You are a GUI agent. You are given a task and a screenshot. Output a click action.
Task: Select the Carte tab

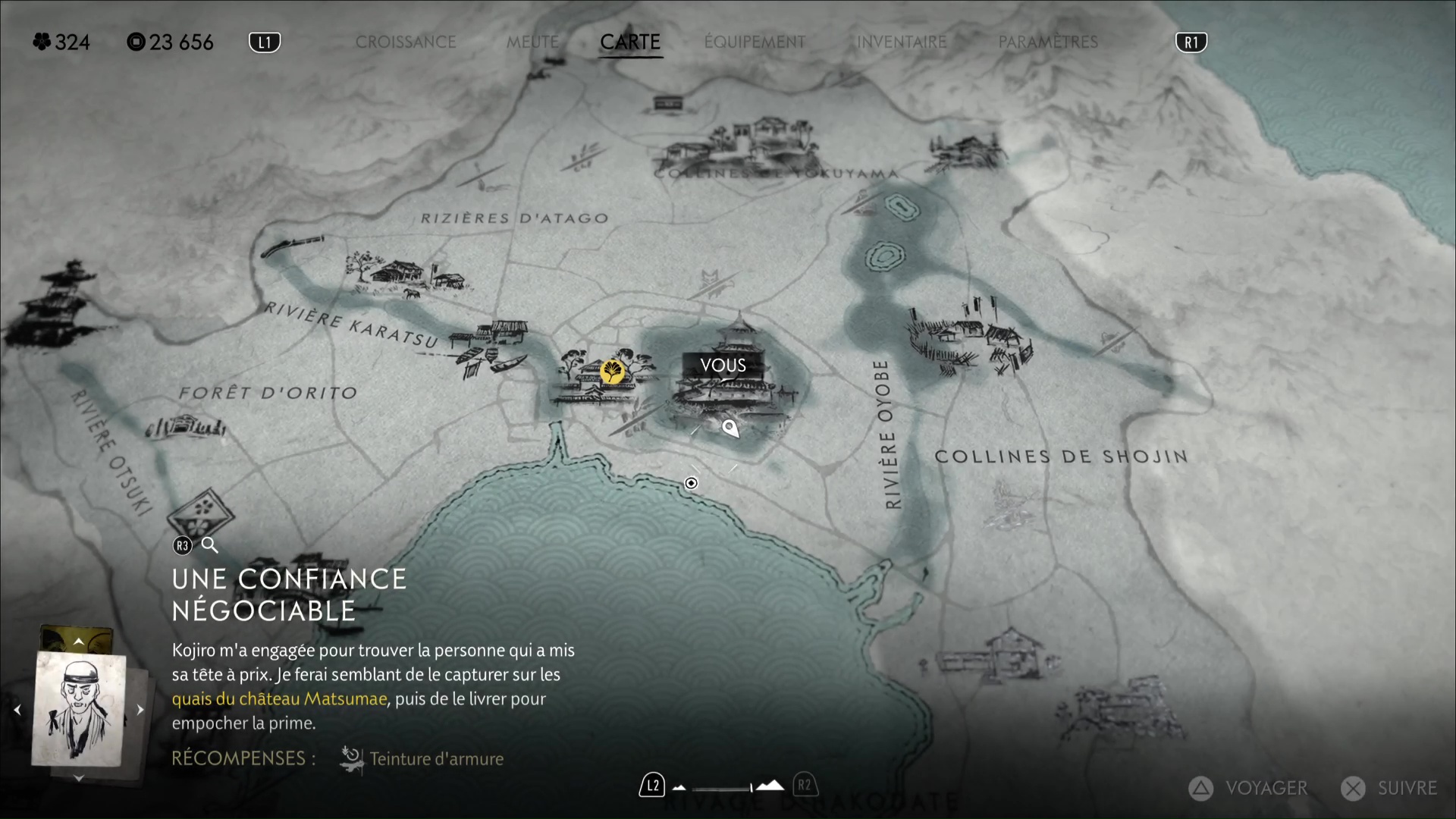coord(630,42)
